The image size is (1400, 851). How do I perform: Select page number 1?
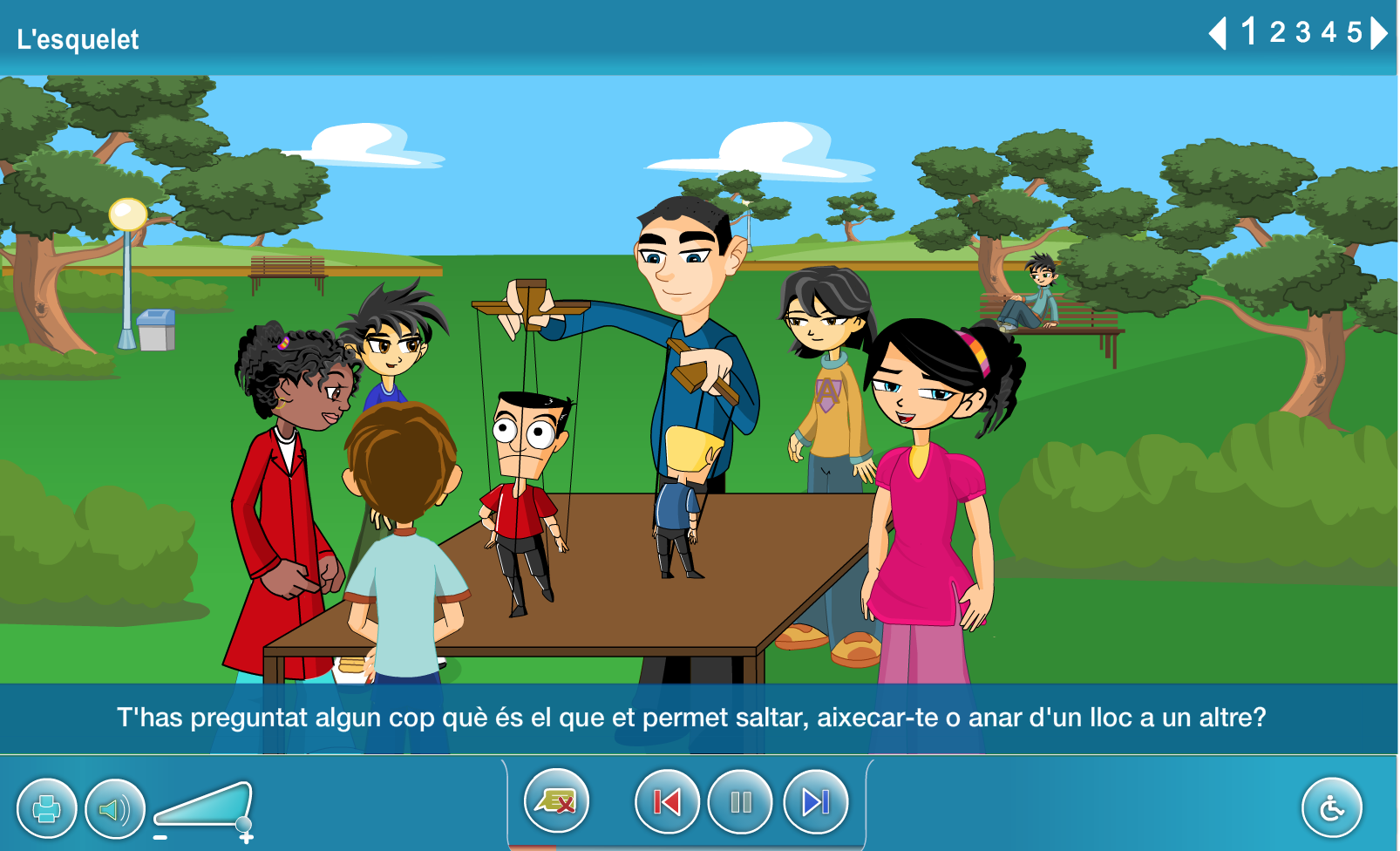click(x=1249, y=32)
